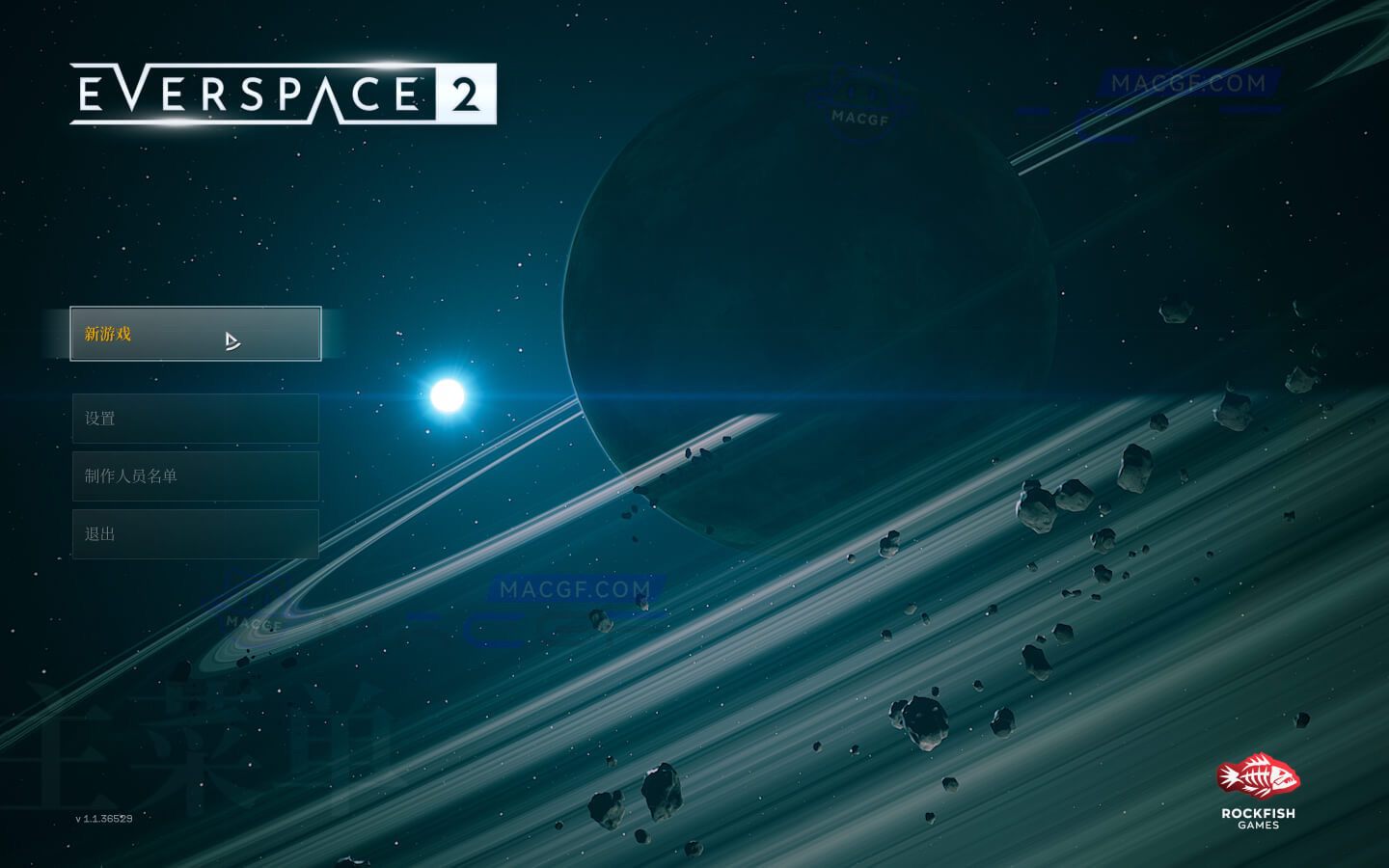Click the play arrow inside the 新游戏 button
The width and height of the screenshot is (1389, 868).
[231, 340]
